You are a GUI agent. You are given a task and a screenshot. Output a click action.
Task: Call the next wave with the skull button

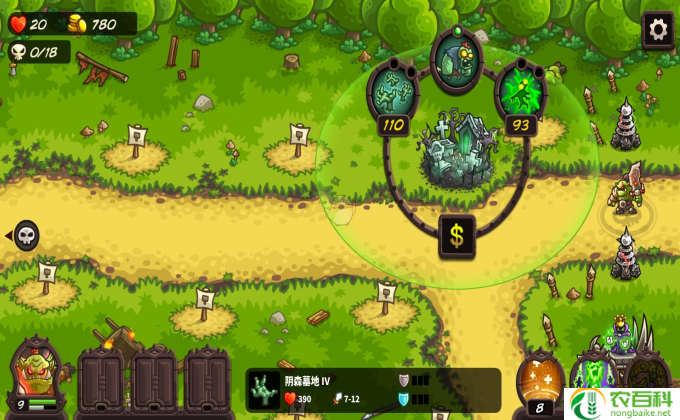26,236
